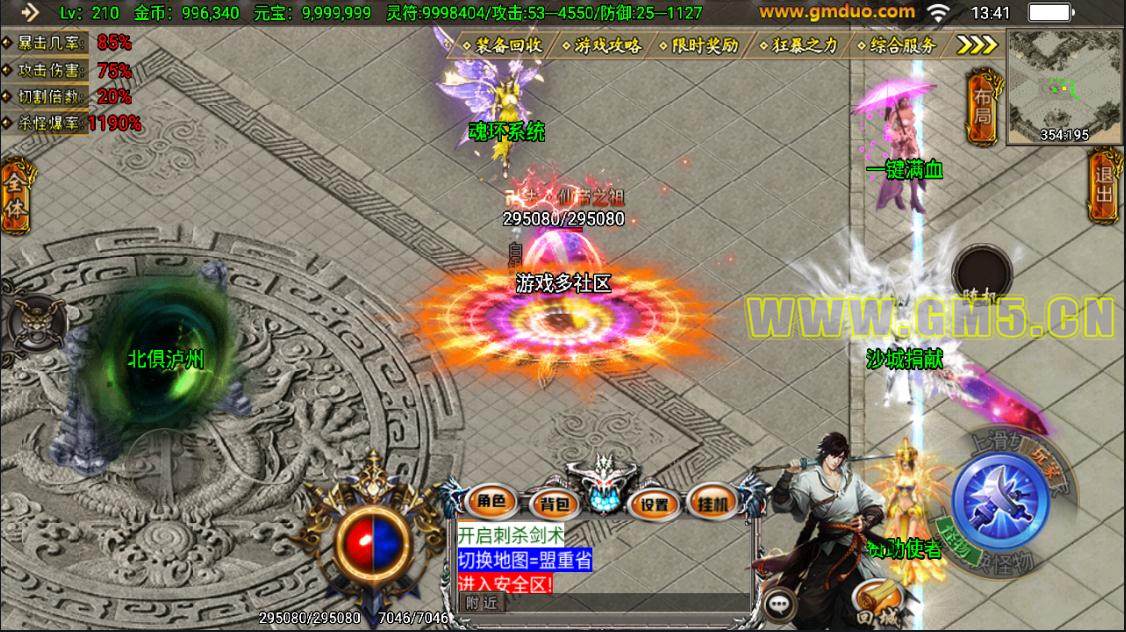
Task: Expand the menu bar with the yellow arrows
Action: pos(976,45)
